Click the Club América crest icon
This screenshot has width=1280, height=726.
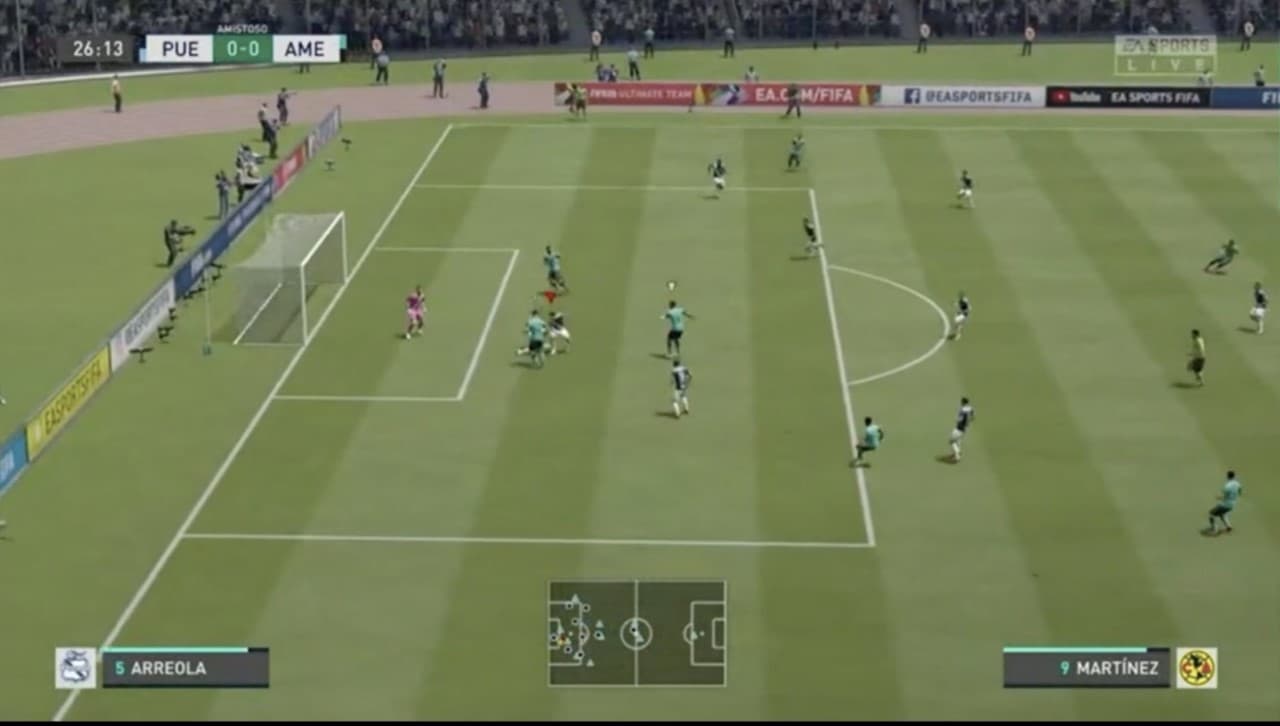coord(1196,668)
